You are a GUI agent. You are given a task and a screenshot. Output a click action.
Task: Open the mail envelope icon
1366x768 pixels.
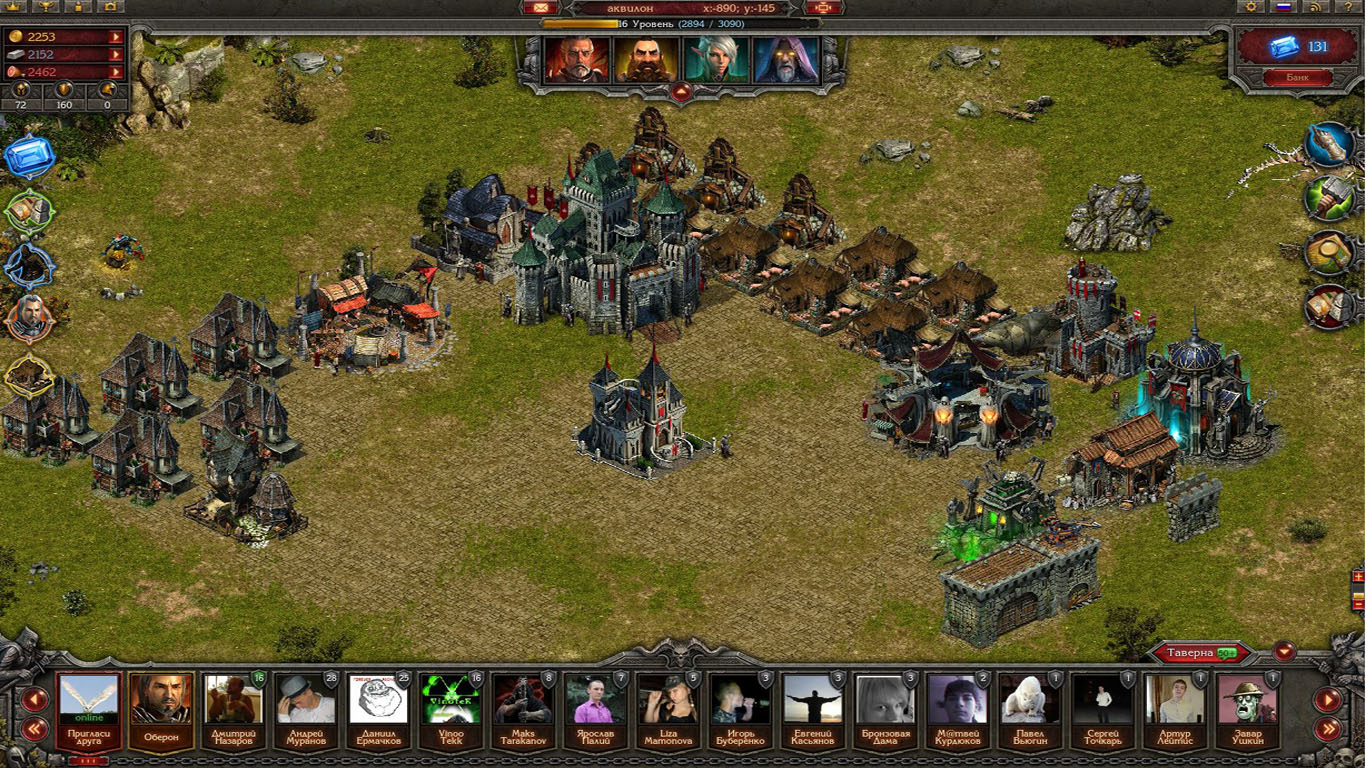[535, 8]
